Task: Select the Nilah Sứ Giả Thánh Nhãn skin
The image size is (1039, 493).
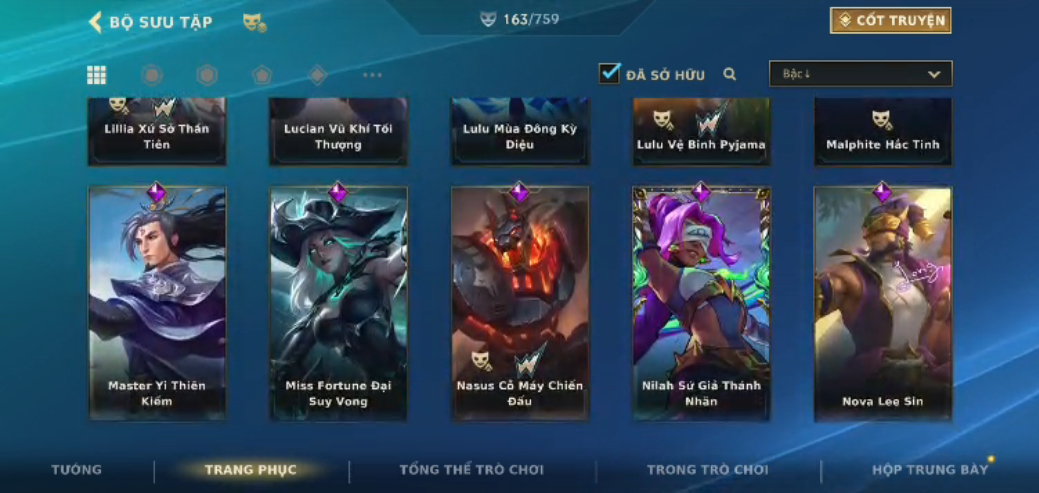Action: [701, 302]
